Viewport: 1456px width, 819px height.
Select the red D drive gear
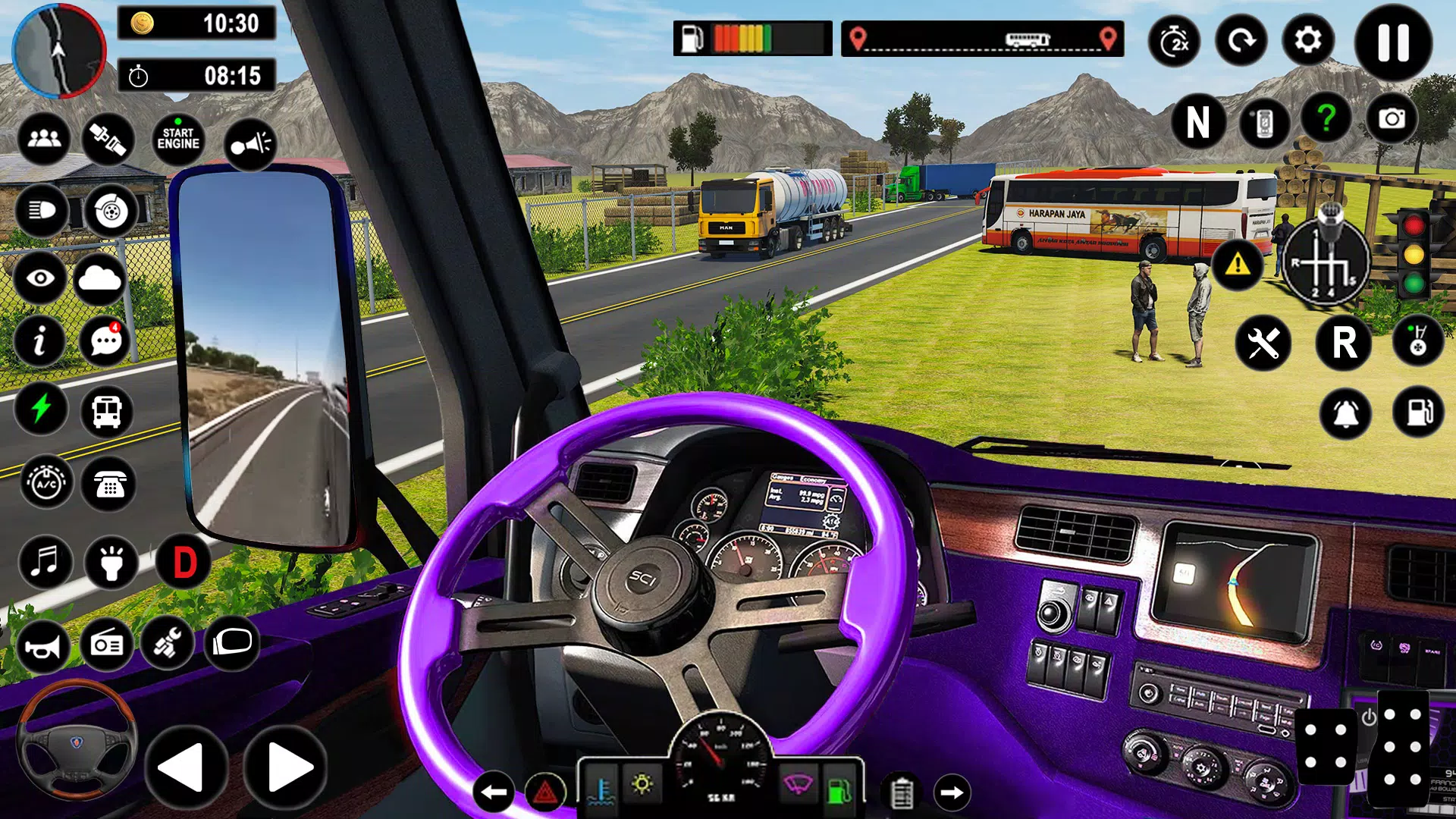(184, 562)
